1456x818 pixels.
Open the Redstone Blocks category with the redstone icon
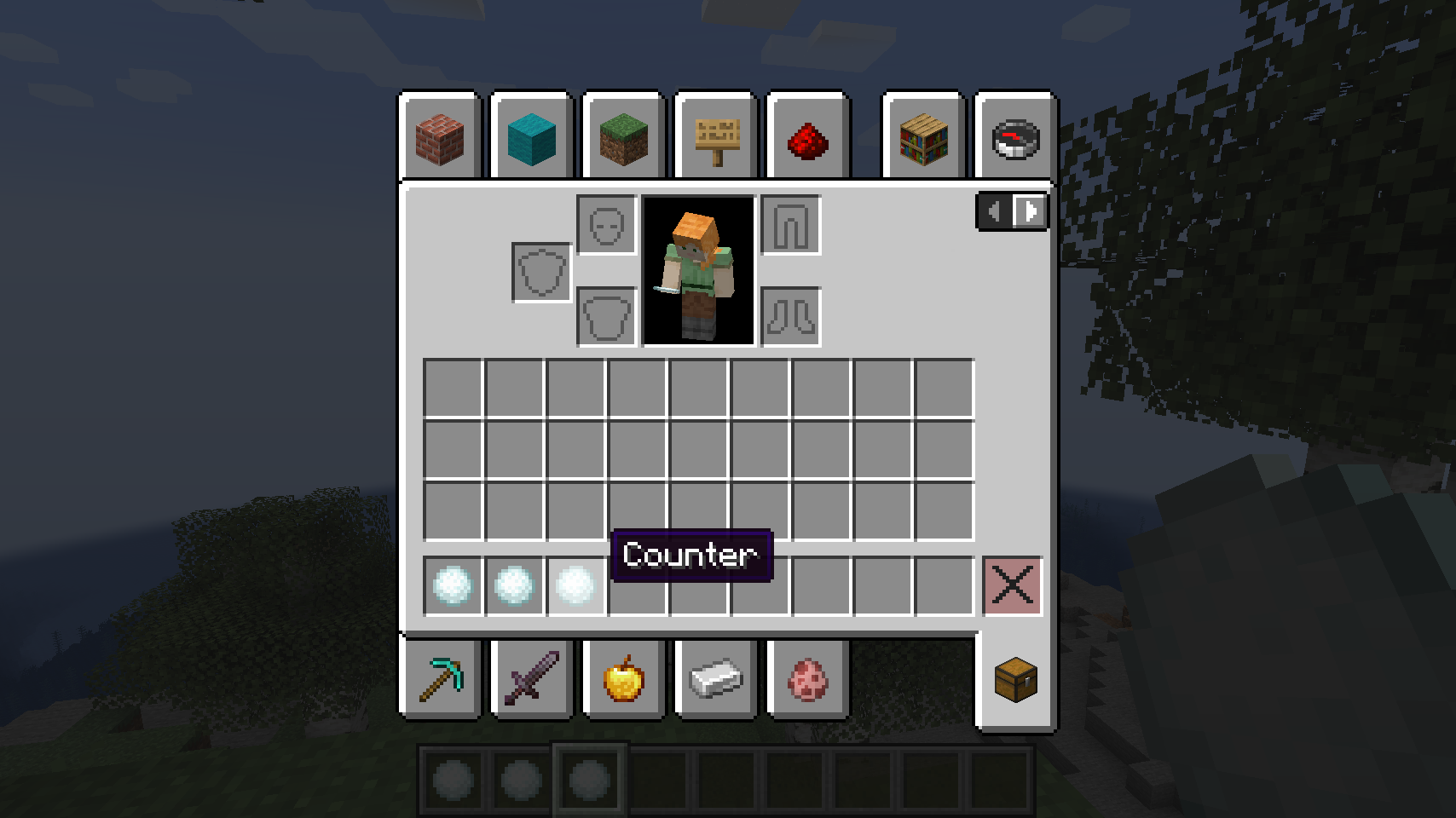coord(807,136)
